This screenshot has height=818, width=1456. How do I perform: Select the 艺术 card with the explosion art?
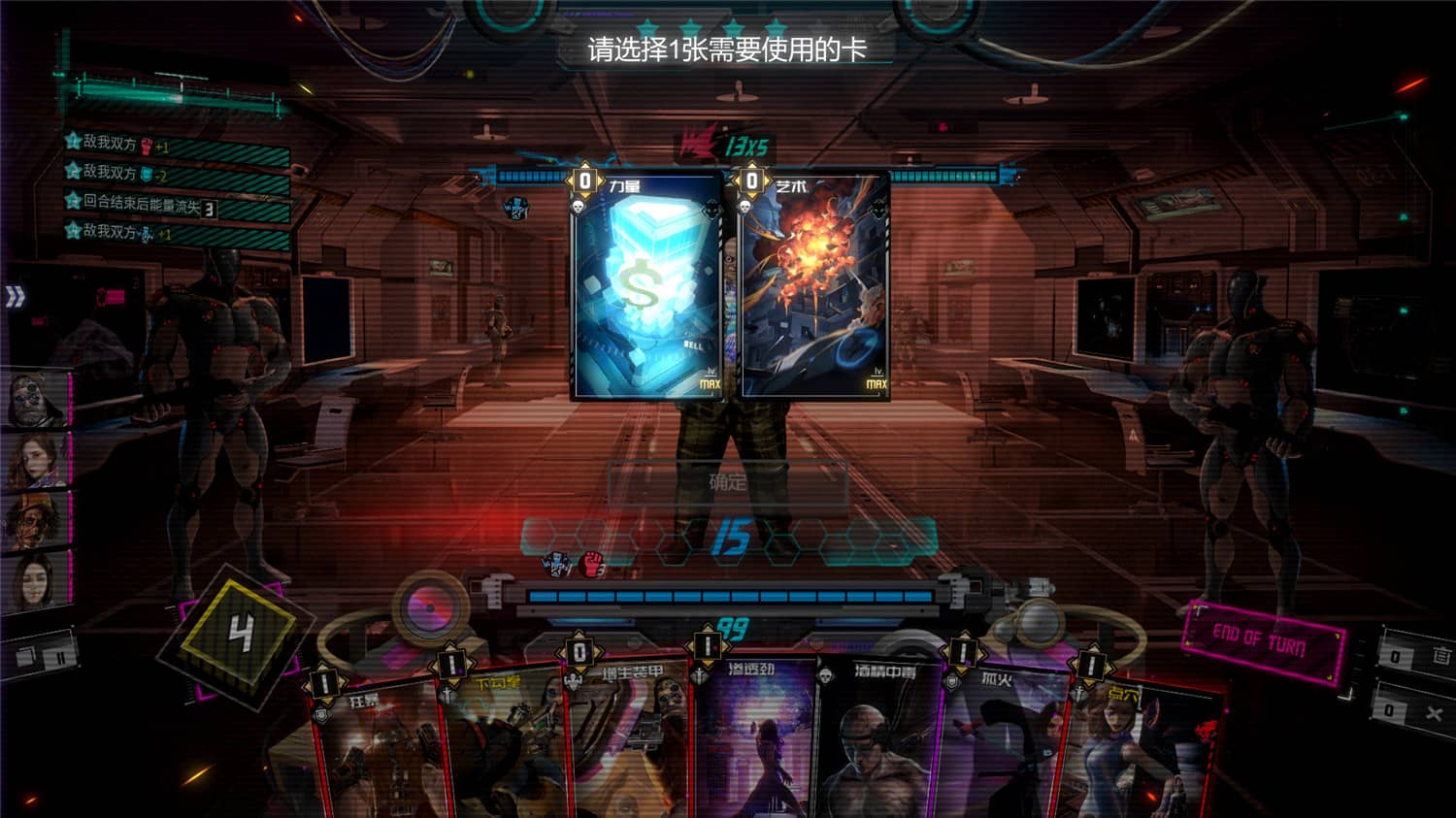pos(815,291)
